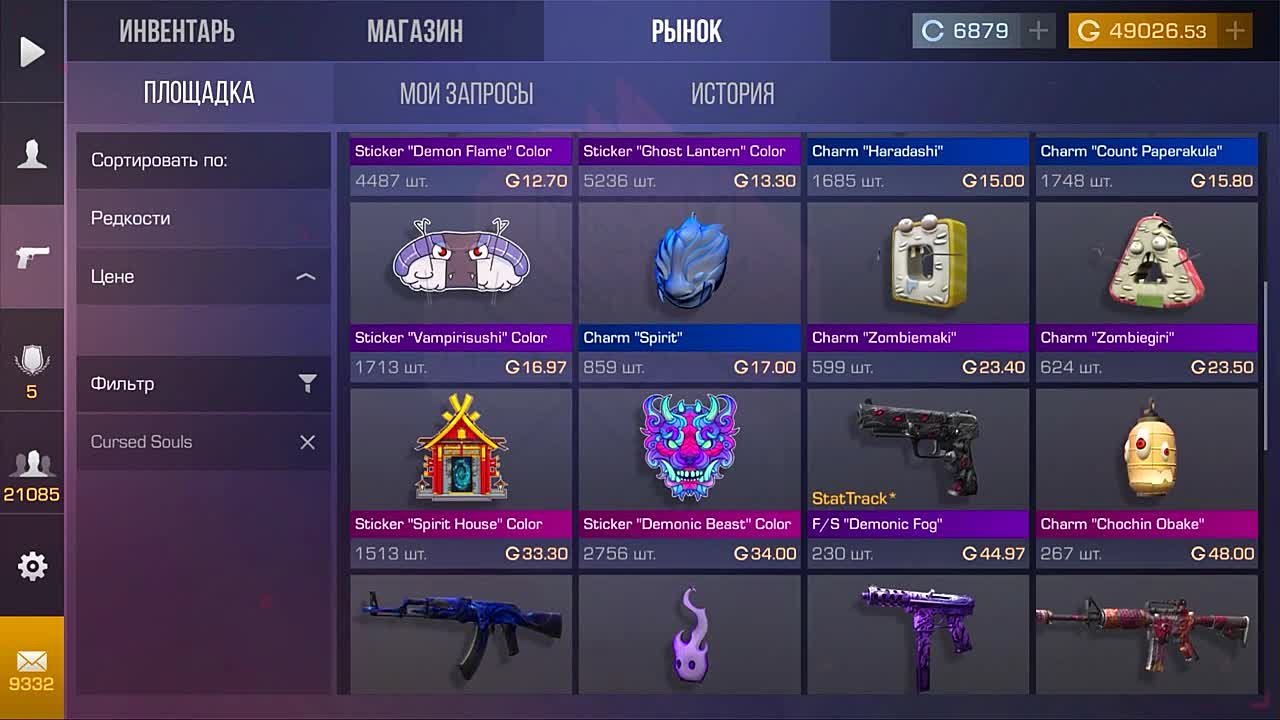This screenshot has width=1280, height=720.
Task: Add silver currency with plus button
Action: point(1038,31)
